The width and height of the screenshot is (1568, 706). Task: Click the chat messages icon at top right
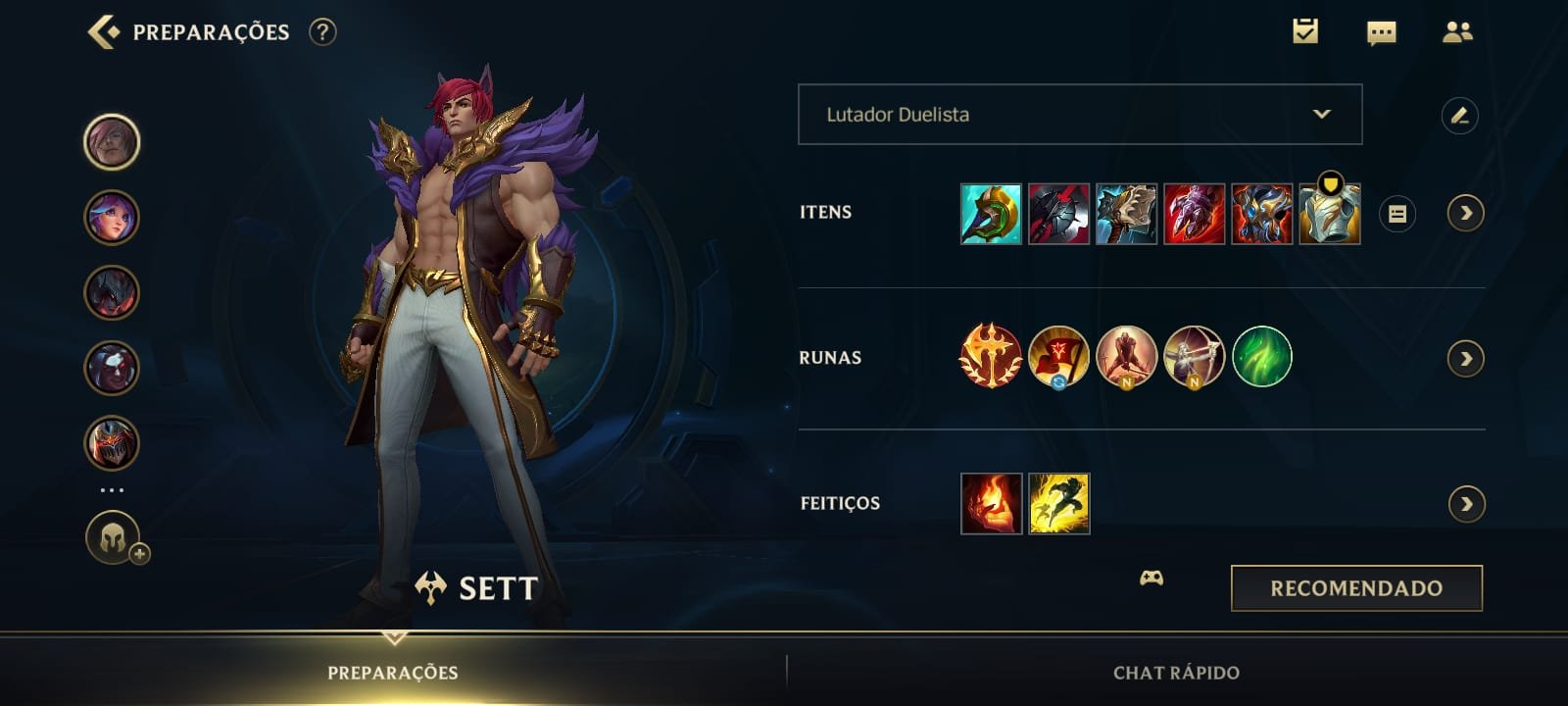tap(1382, 30)
